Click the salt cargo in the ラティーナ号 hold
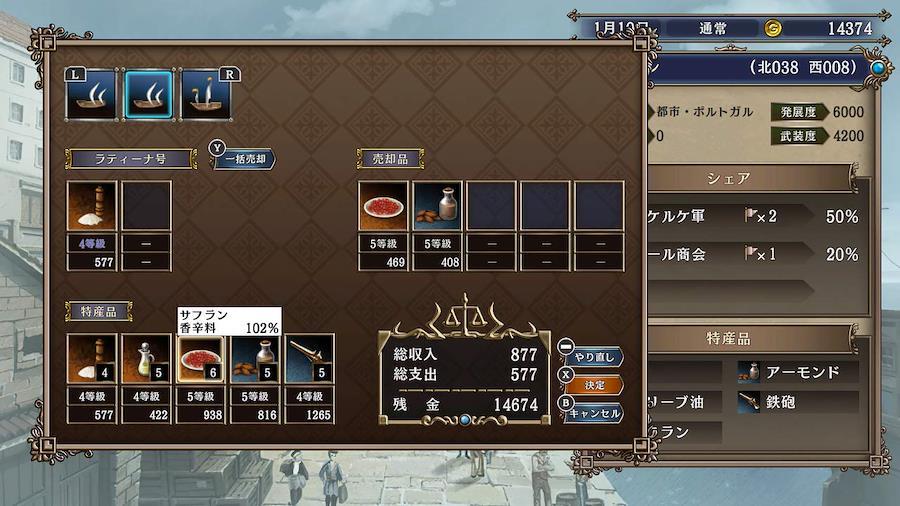Screen dimensions: 900x506 tap(92, 207)
